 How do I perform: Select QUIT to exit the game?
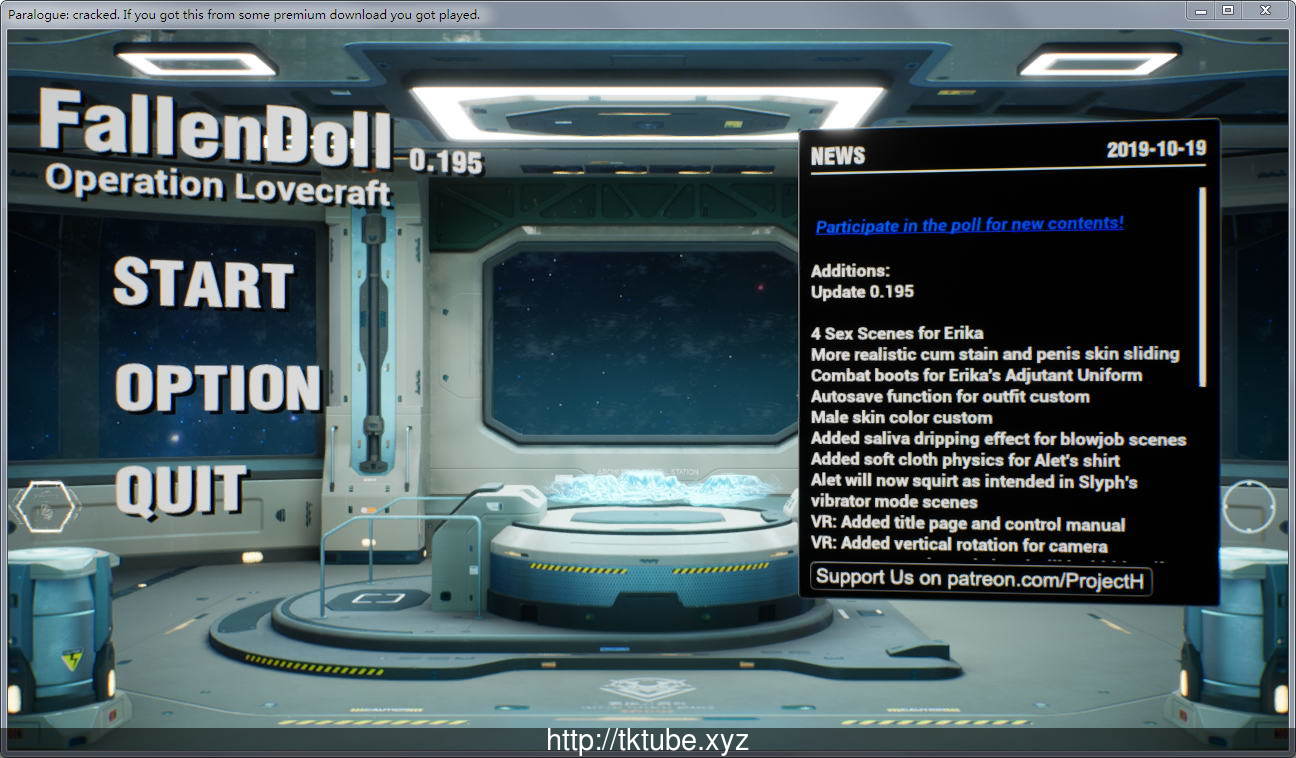click(181, 491)
